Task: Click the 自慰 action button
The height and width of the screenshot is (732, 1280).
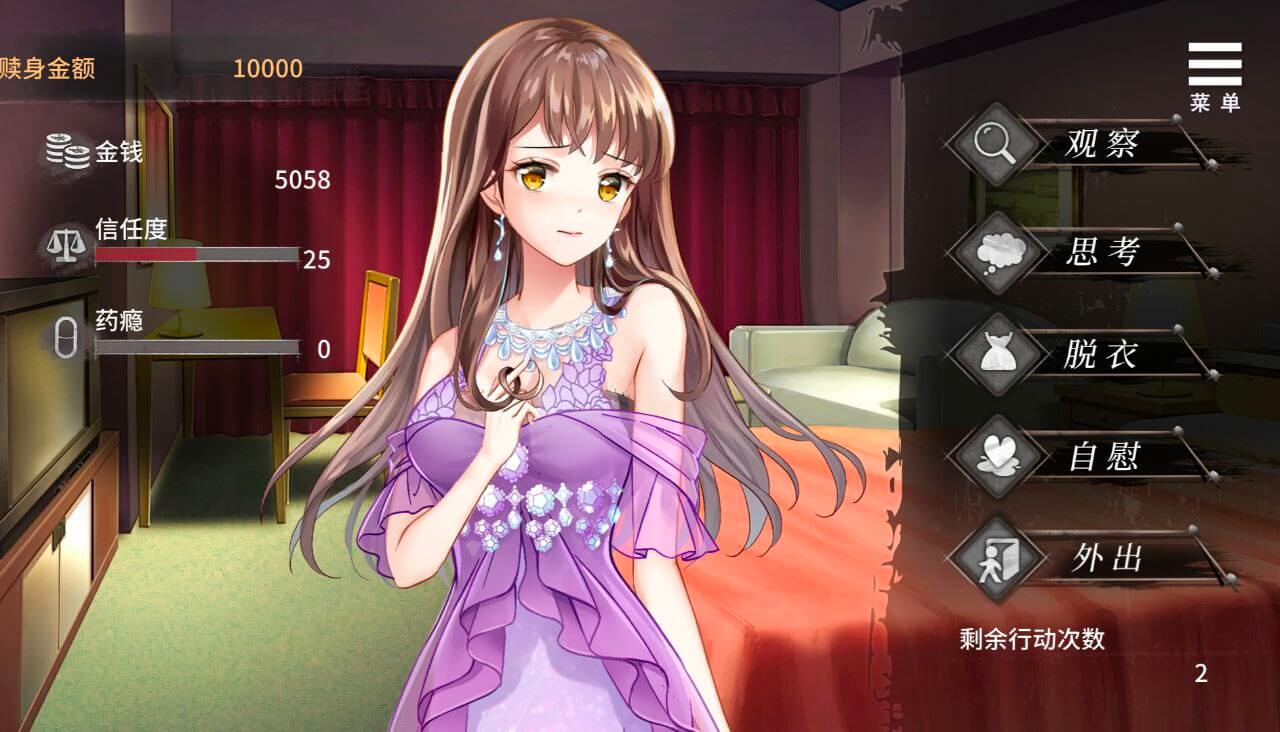Action: point(1100,458)
